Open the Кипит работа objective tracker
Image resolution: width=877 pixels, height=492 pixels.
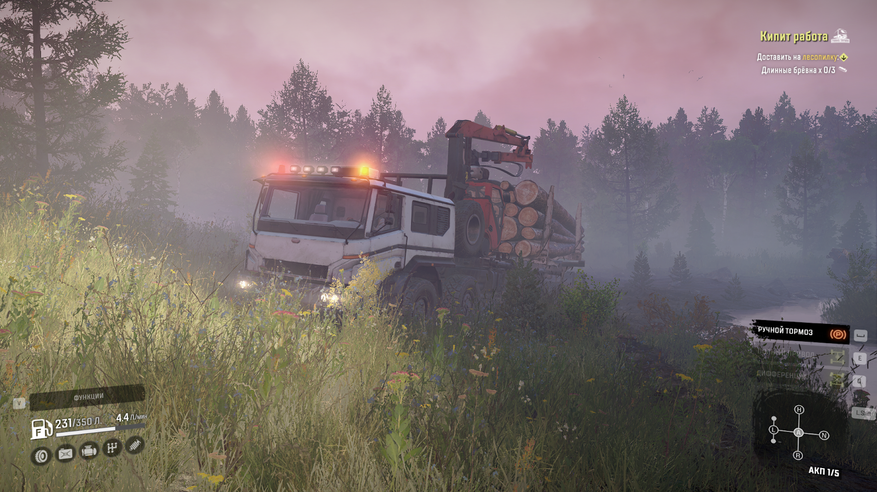click(797, 37)
